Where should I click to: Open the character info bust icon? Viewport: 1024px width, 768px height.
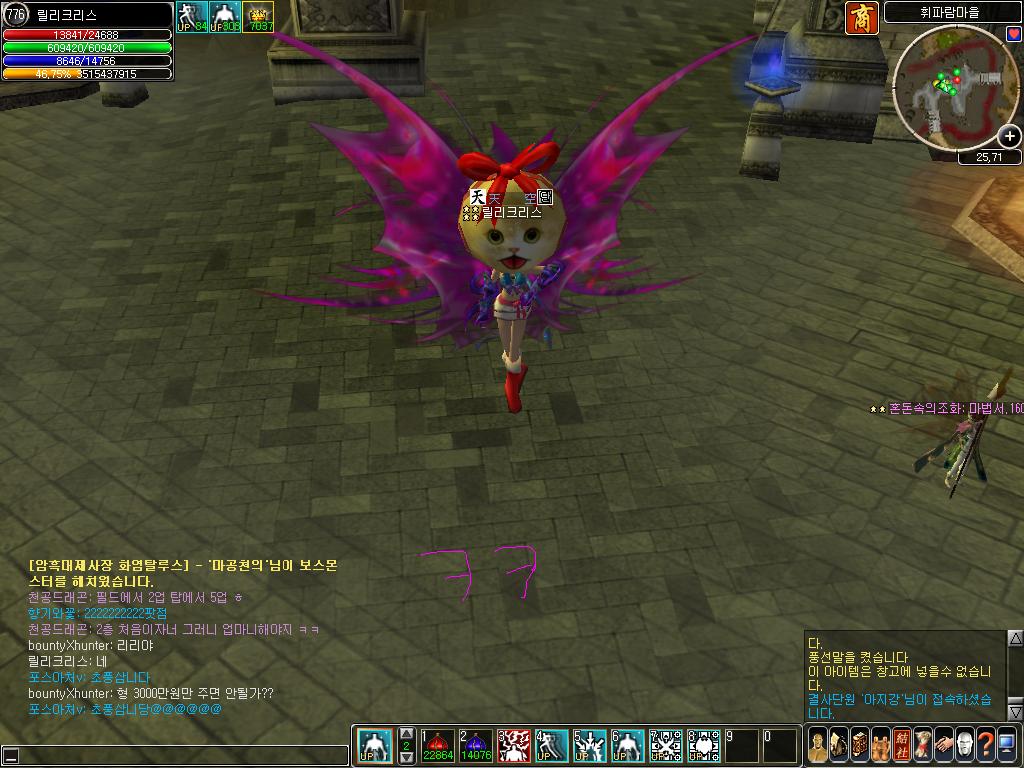coord(817,746)
